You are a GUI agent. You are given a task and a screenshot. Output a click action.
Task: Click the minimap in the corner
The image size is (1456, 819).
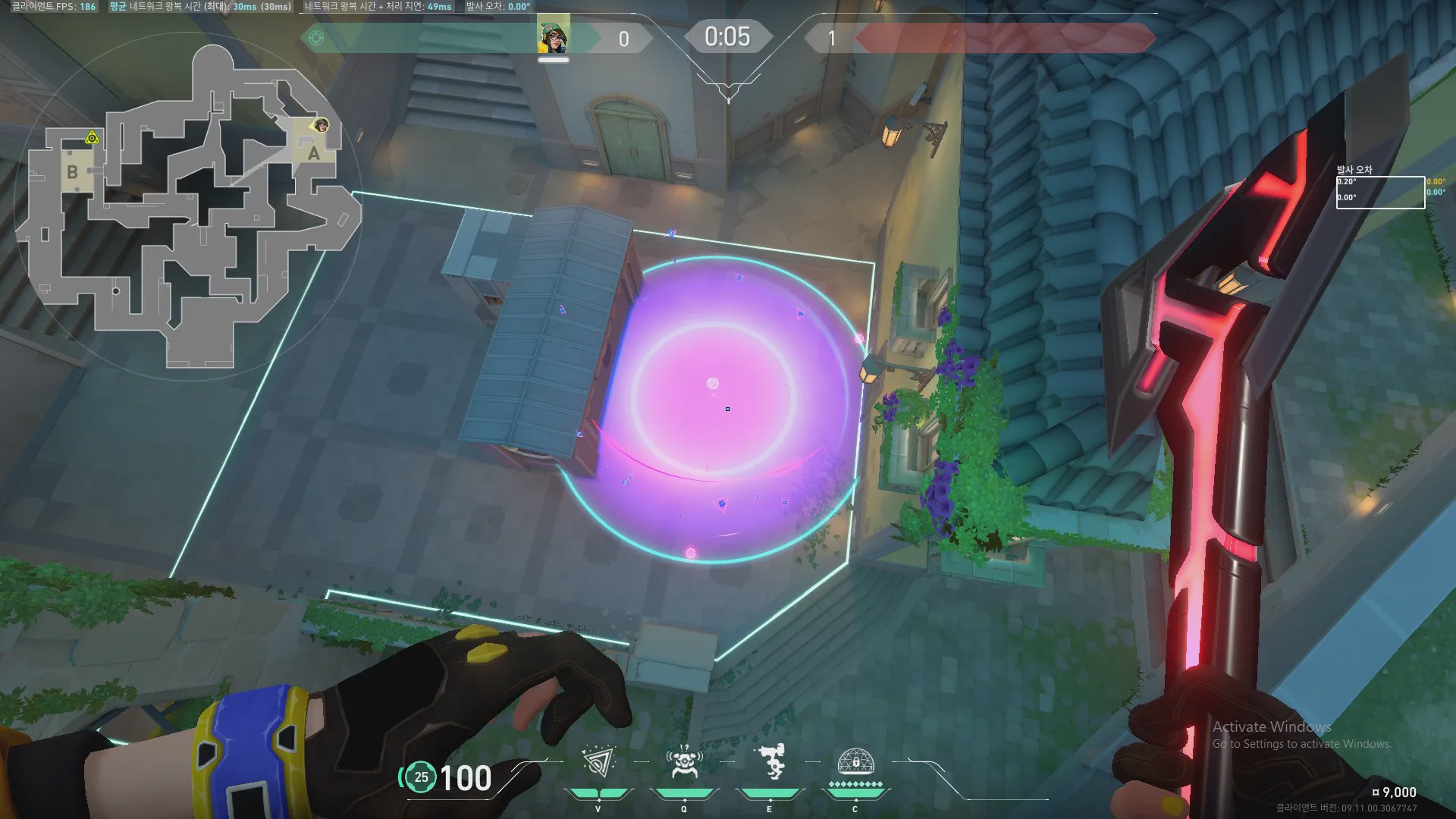[x=188, y=206]
